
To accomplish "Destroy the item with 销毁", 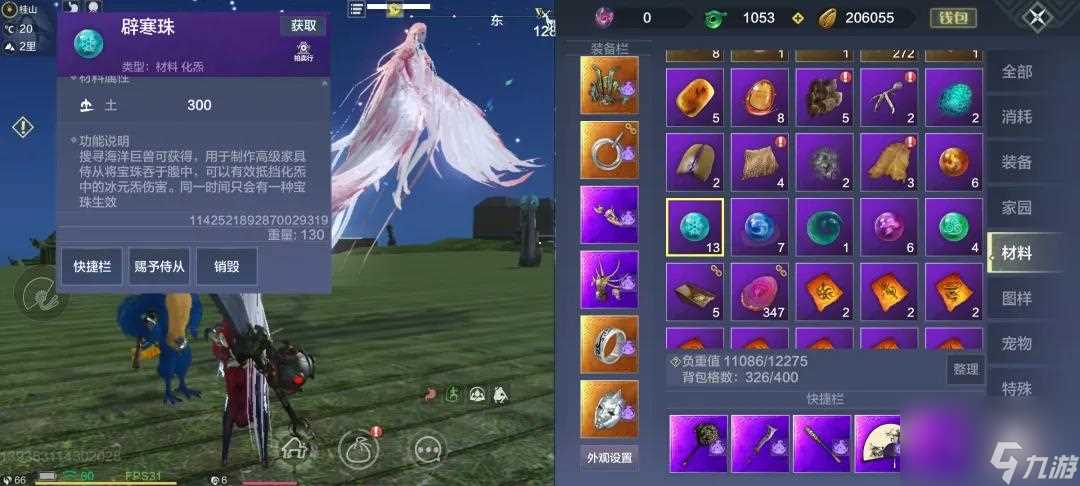I will [226, 267].
